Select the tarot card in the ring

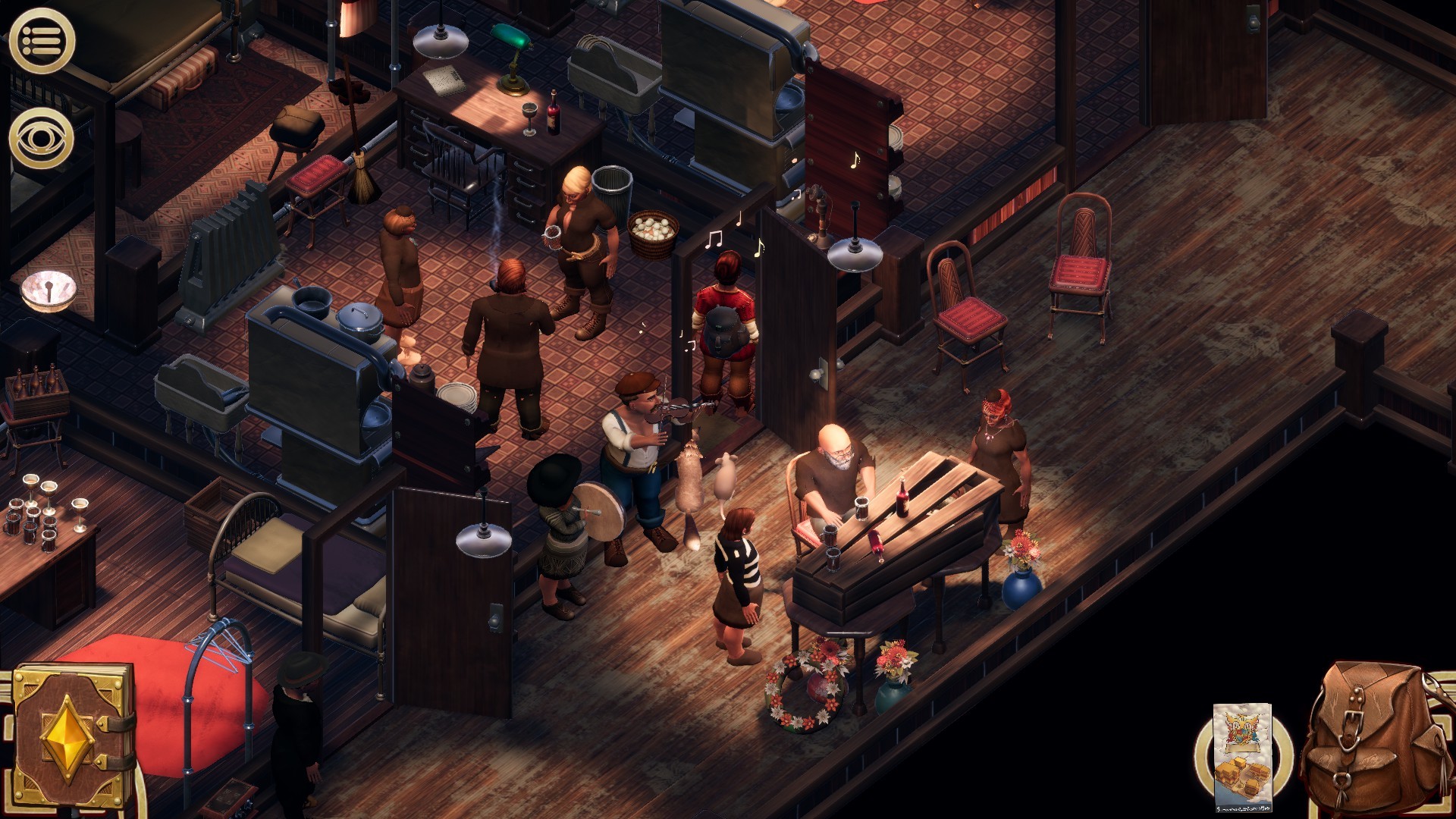point(1243,757)
